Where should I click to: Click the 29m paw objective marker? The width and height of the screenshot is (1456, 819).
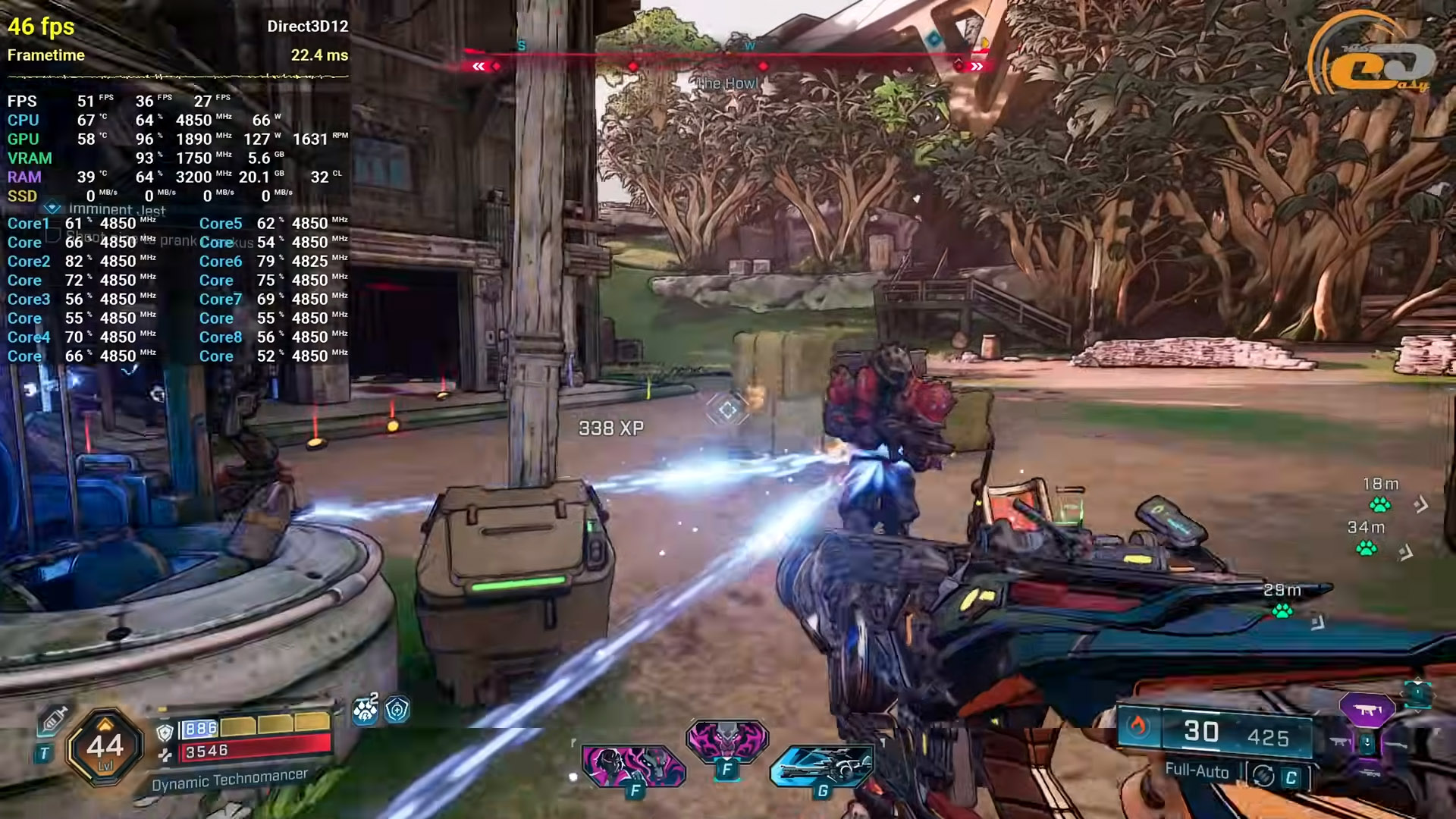click(1282, 610)
